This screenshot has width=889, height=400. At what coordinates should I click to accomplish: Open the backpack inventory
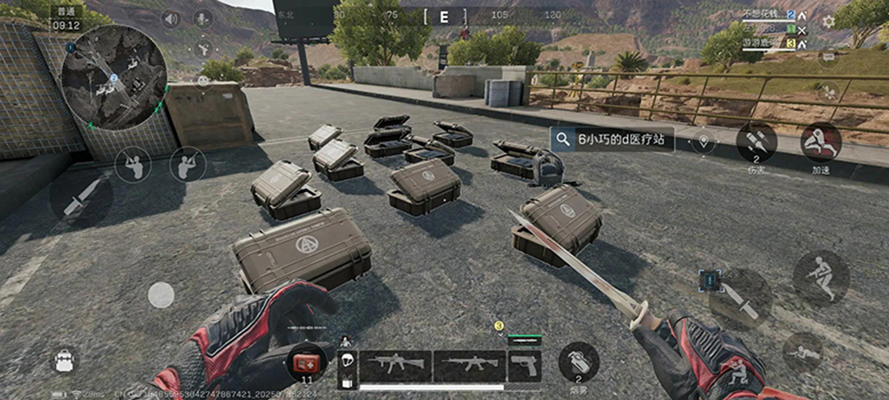[65, 360]
